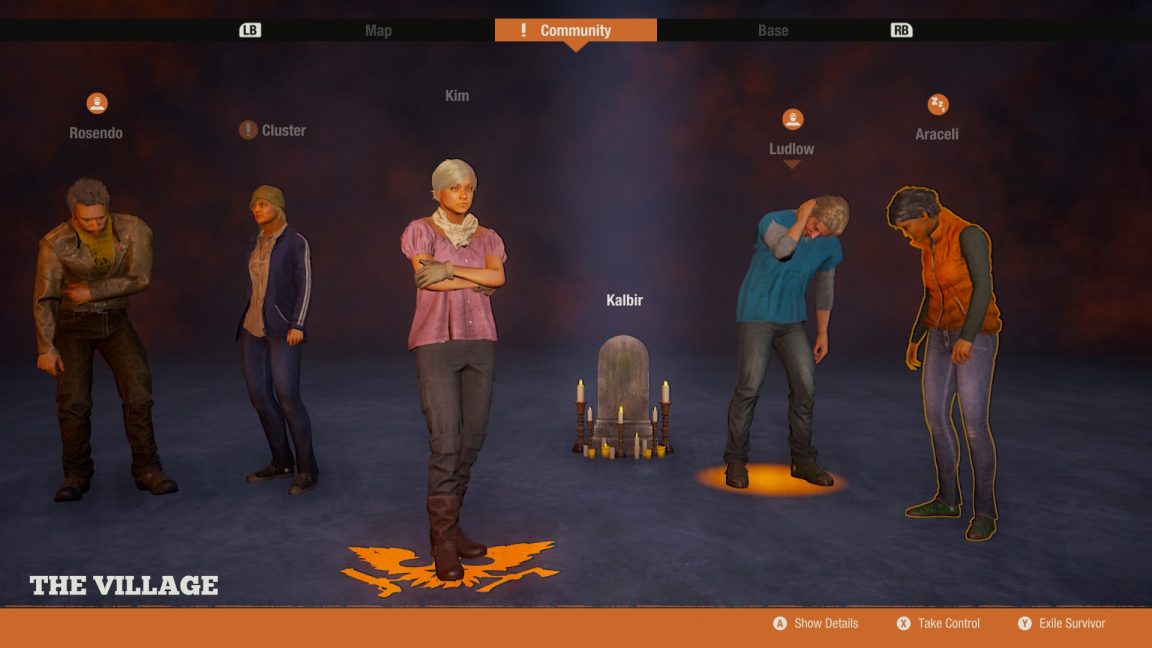The image size is (1152, 648).
Task: Choose Exile Survivor option
Action: point(1061,623)
